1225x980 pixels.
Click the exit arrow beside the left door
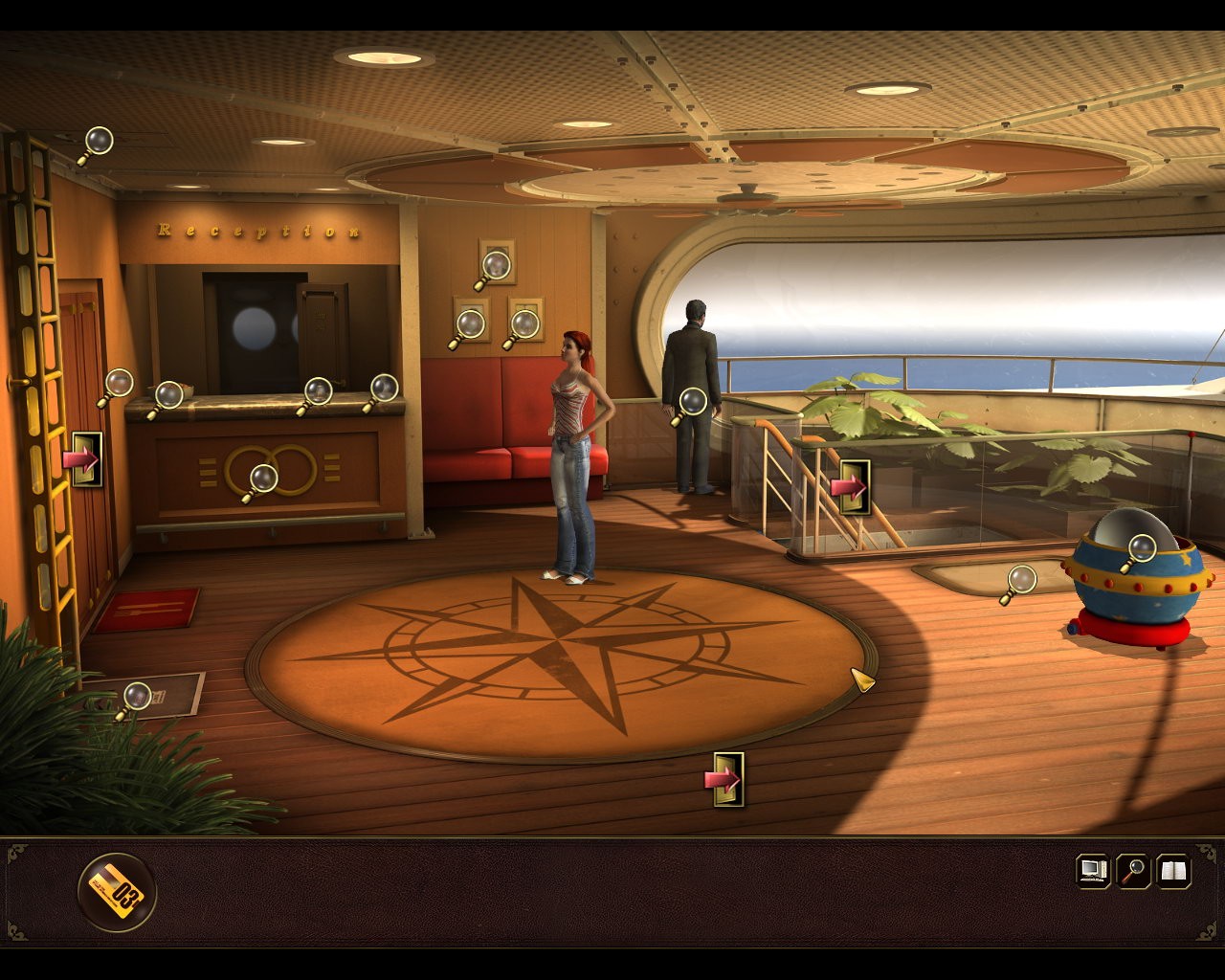86,459
